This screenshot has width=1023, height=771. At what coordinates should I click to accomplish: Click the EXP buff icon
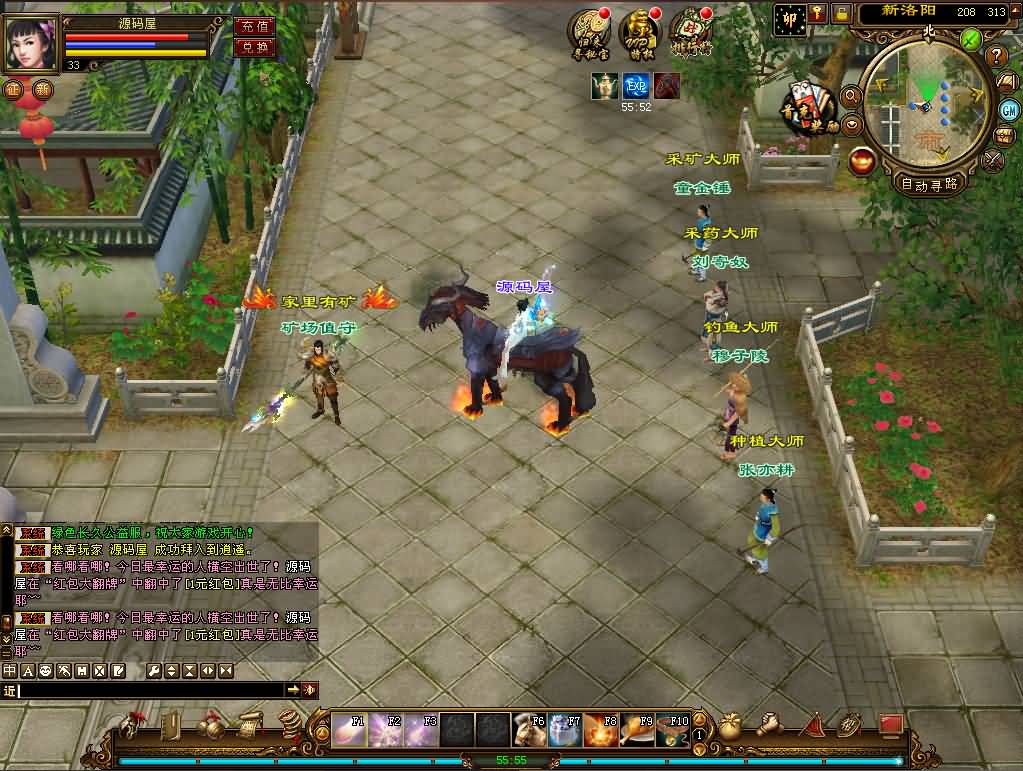tap(636, 86)
